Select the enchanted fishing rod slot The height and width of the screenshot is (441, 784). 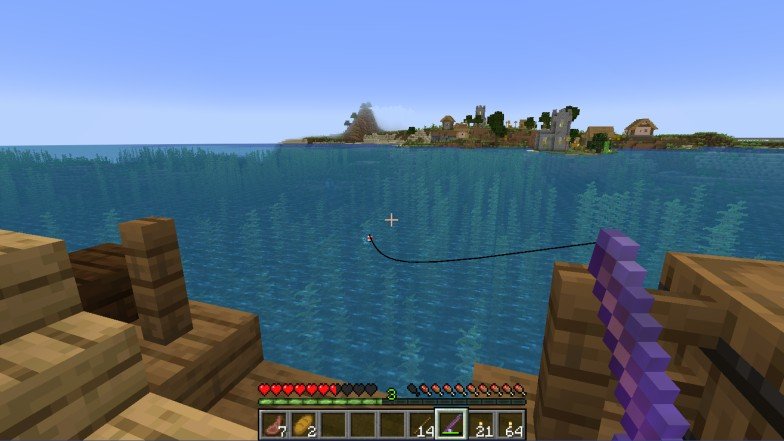451,425
